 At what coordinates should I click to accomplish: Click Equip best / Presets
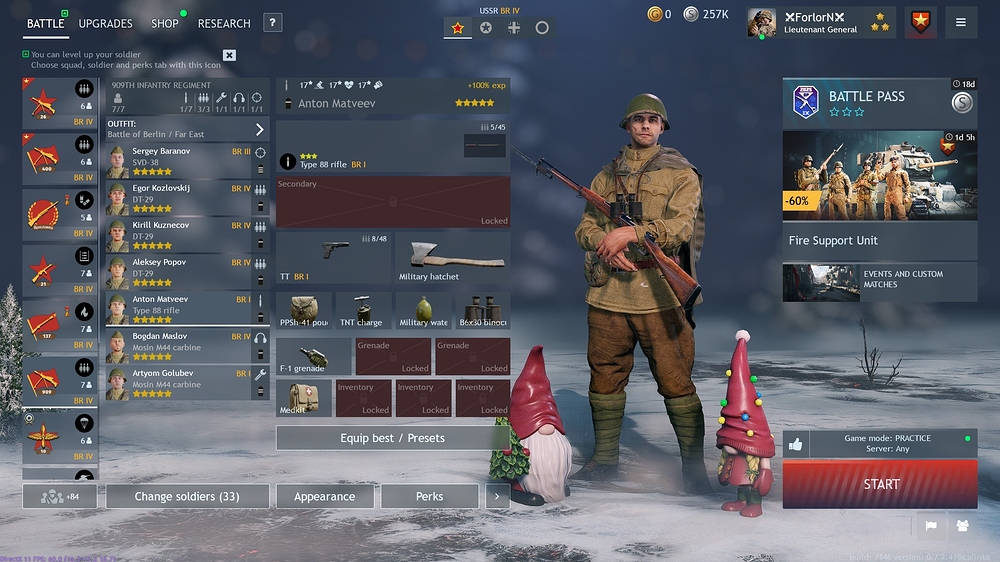tap(392, 438)
